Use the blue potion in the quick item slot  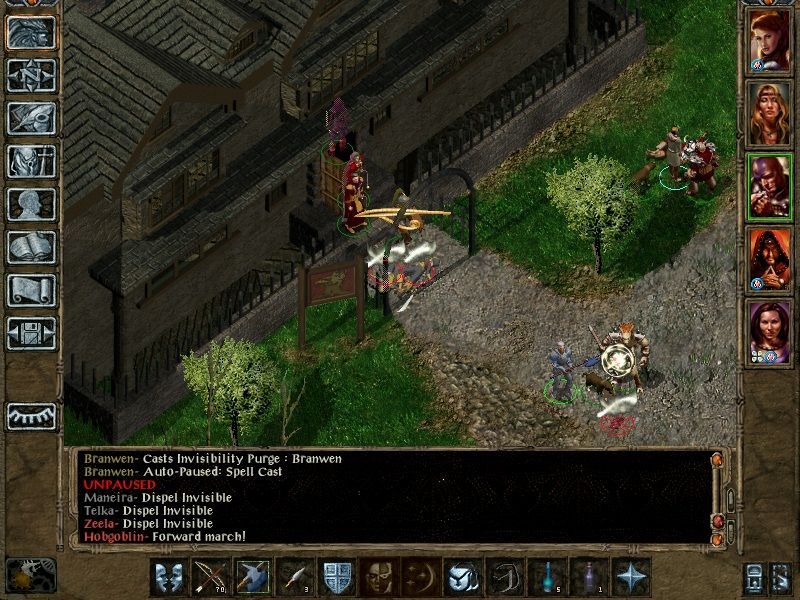pyautogui.click(x=546, y=577)
